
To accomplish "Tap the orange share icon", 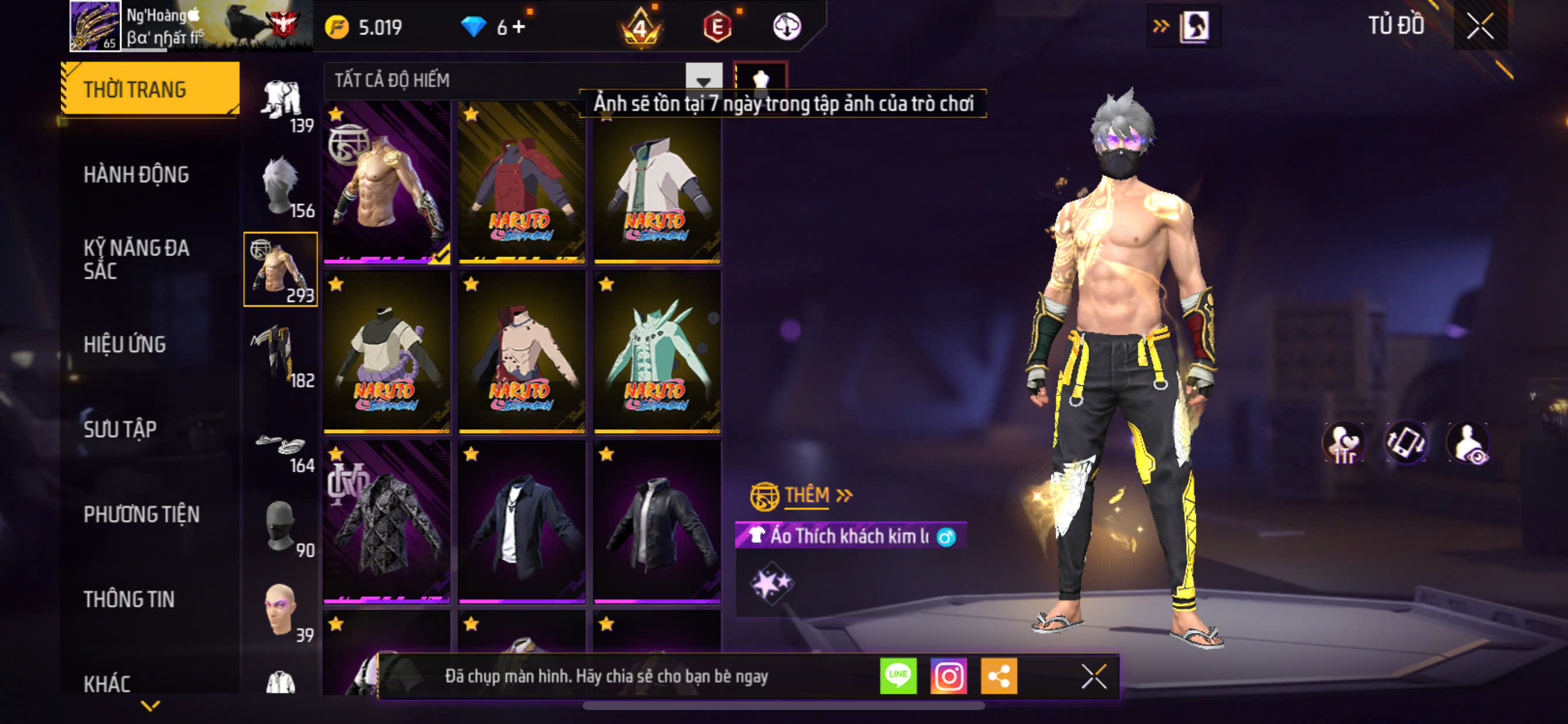I will (x=999, y=676).
